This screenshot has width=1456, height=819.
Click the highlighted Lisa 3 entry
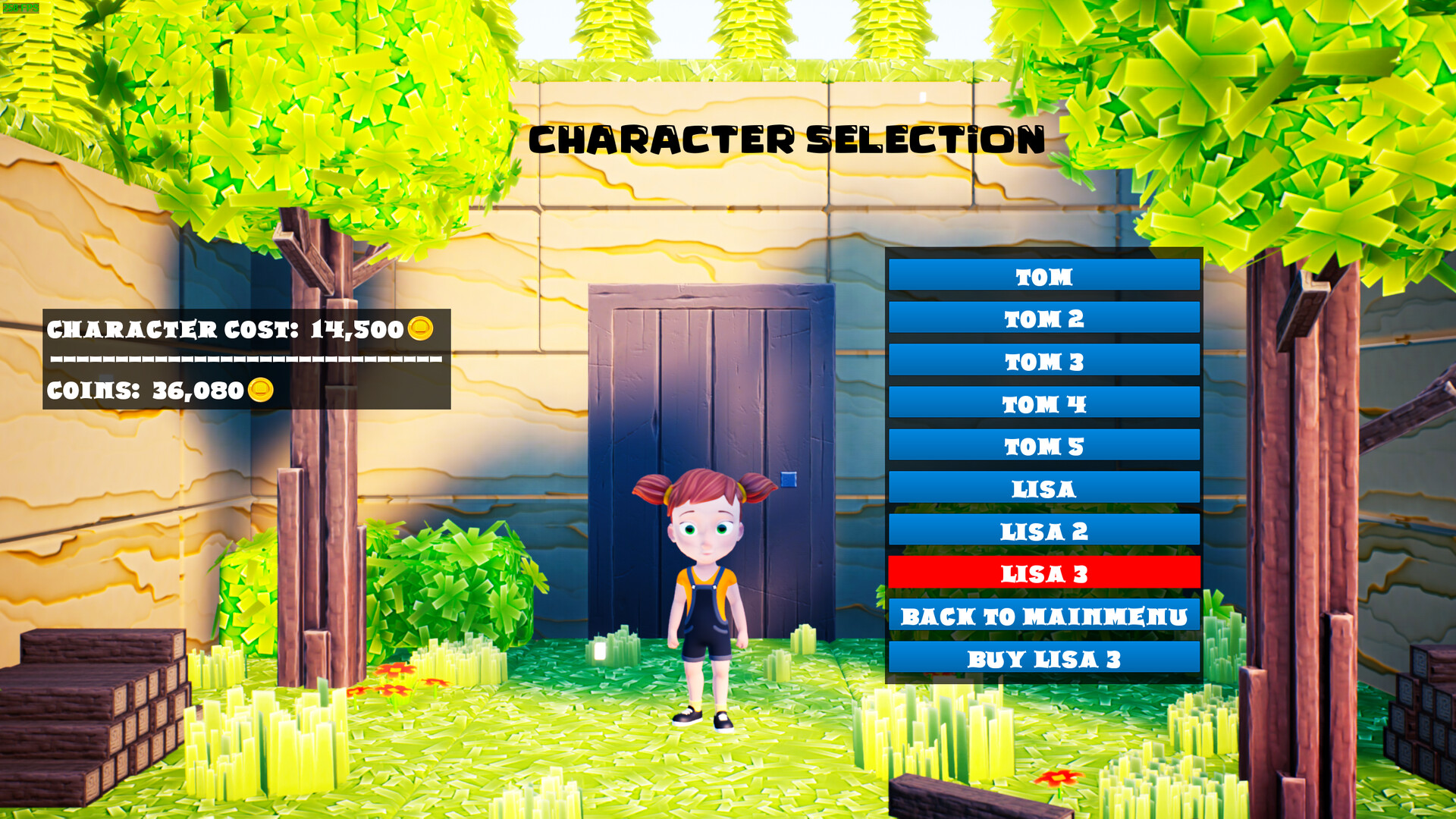point(1043,573)
